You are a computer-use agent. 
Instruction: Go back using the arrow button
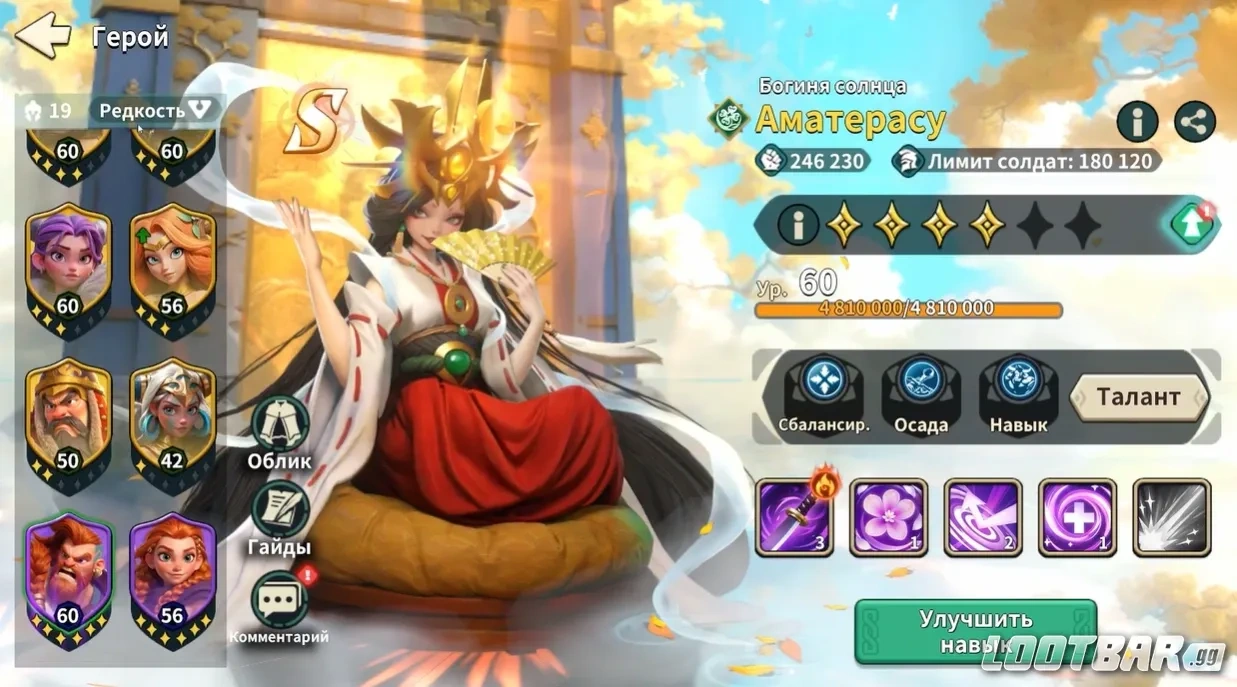click(42, 35)
